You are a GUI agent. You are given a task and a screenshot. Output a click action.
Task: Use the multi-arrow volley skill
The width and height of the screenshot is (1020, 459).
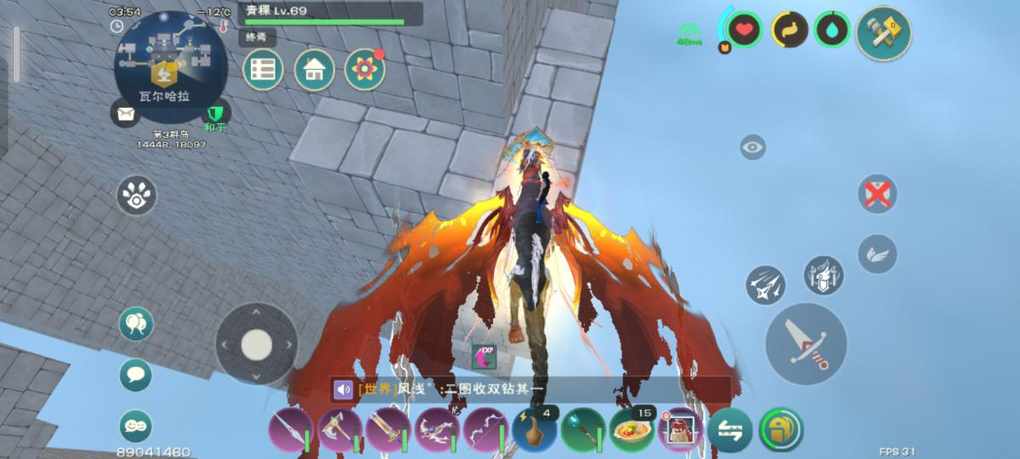765,285
